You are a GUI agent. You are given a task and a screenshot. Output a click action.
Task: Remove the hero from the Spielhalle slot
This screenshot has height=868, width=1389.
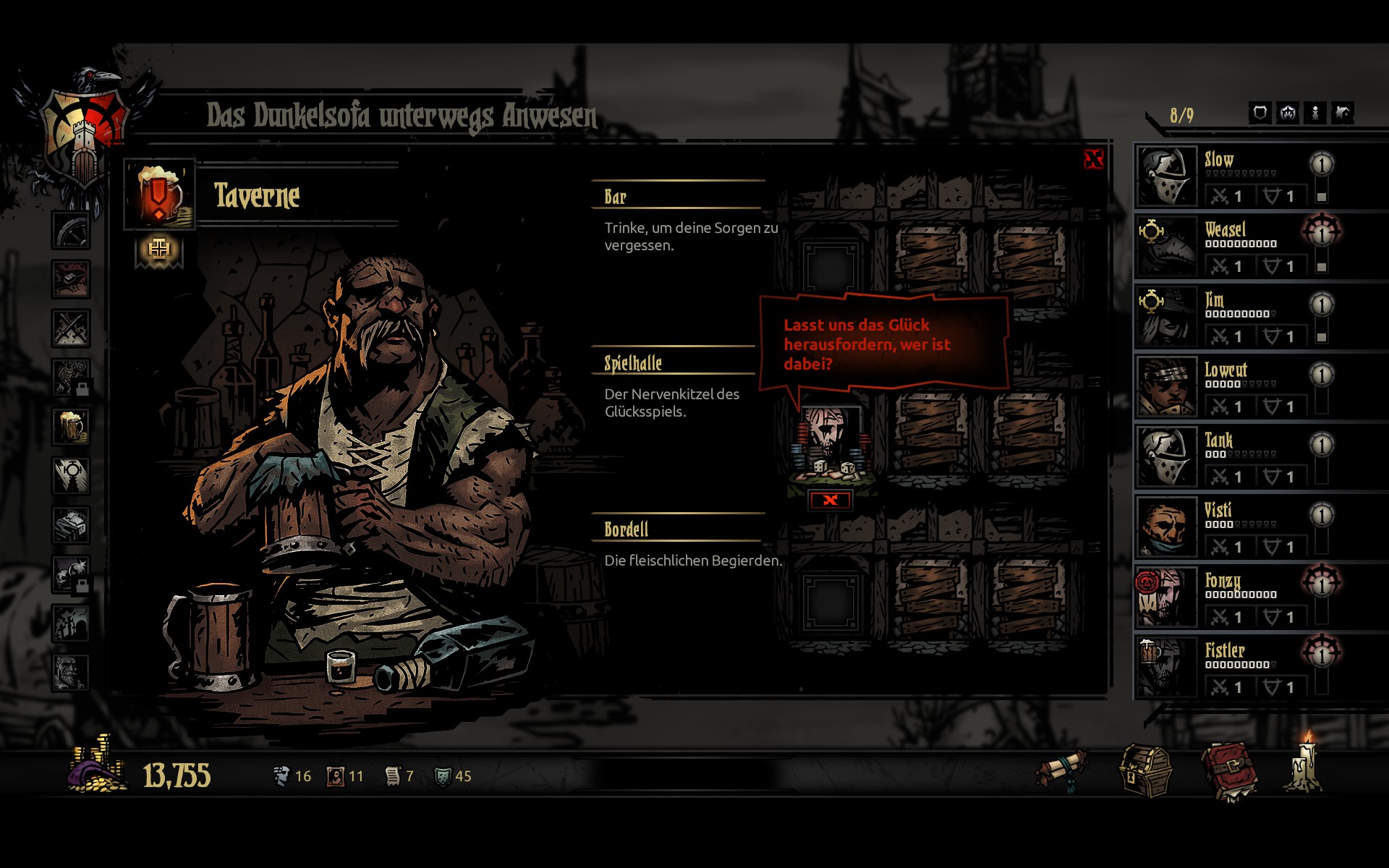click(x=830, y=500)
